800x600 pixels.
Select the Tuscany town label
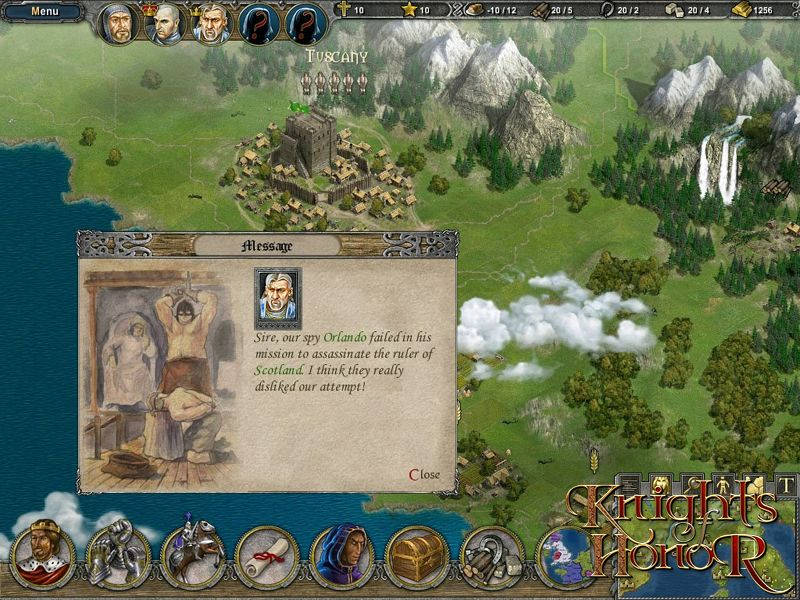(337, 57)
